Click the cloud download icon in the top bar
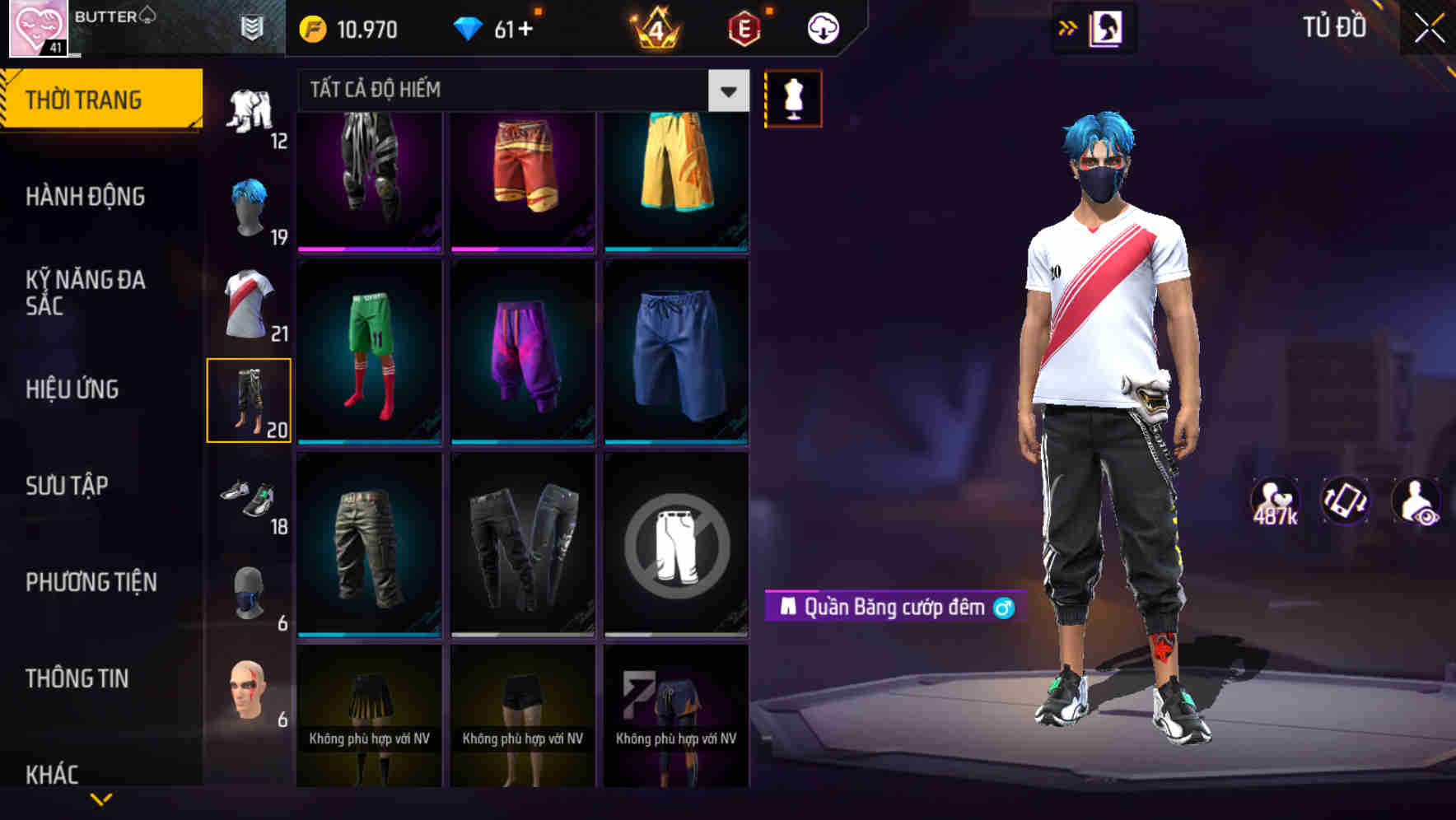Screen dimensions: 1456x820 pyautogui.click(x=822, y=27)
